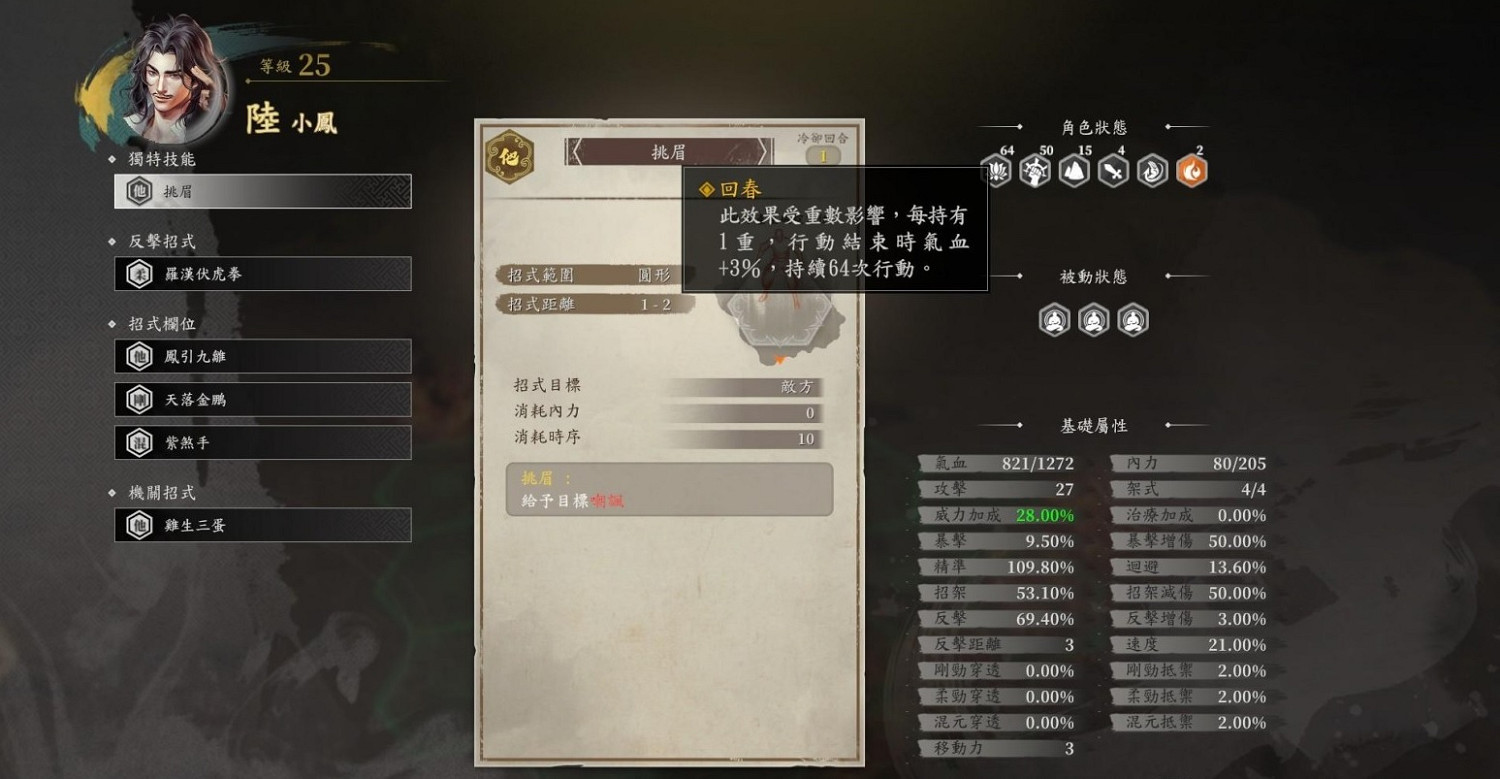The height and width of the screenshot is (779, 1500).
Task: Click the orange fire status effect icon
Action: click(1190, 170)
